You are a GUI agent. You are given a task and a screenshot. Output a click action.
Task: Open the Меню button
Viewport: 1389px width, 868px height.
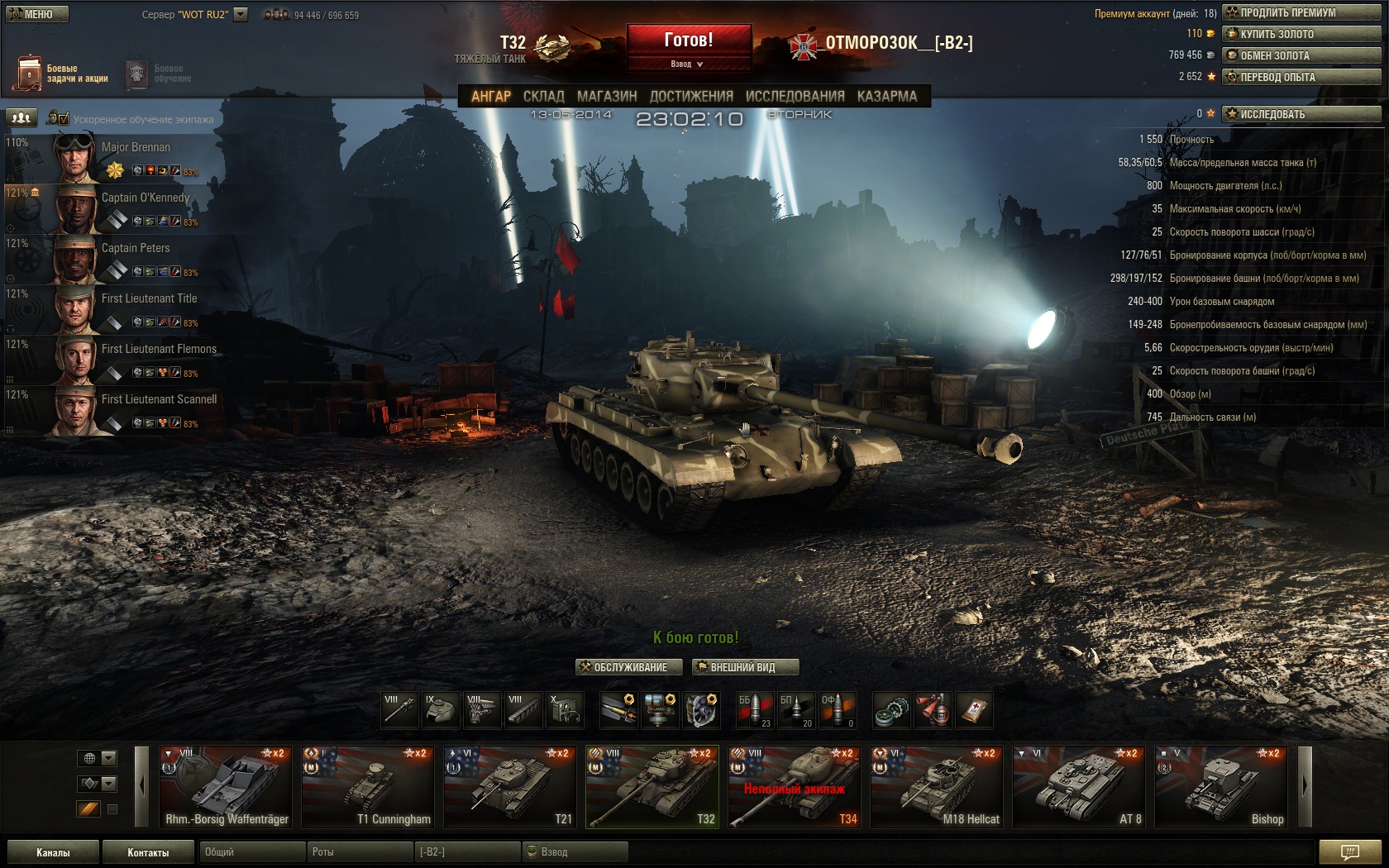click(36, 14)
